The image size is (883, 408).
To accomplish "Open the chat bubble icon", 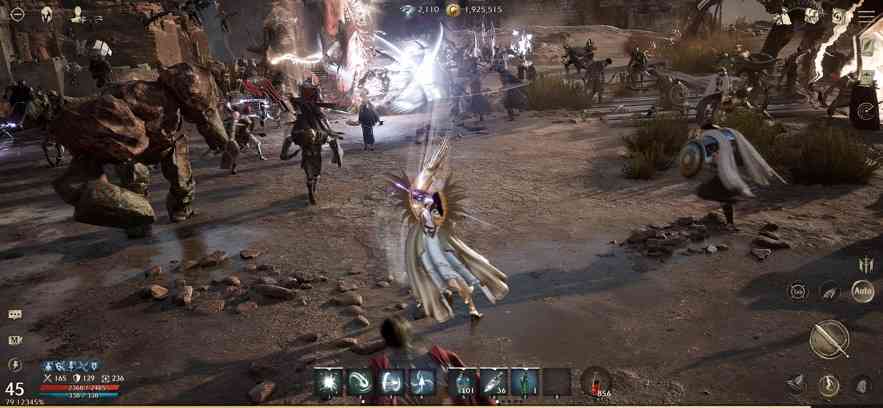I will point(15,314).
